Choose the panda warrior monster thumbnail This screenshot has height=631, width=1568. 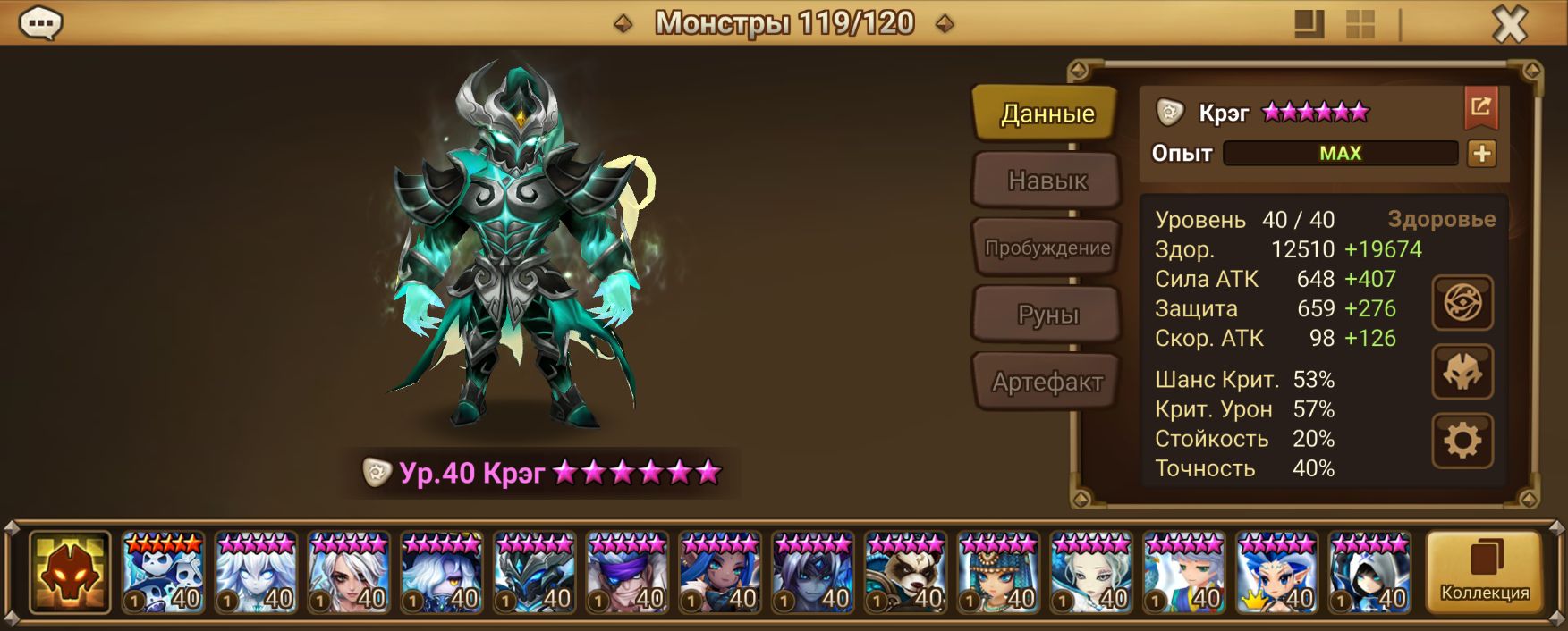[905, 573]
